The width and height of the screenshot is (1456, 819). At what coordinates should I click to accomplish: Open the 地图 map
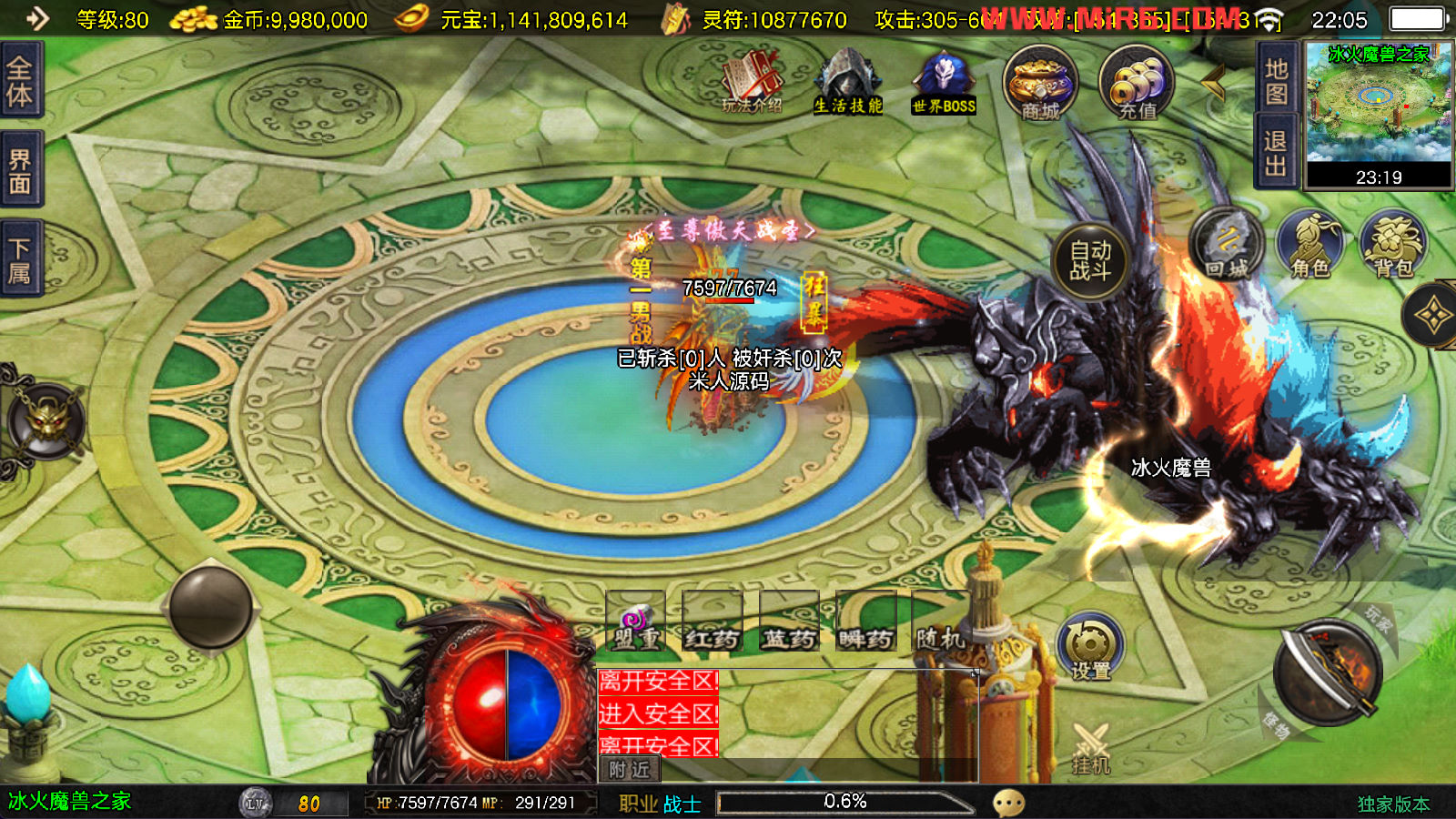click(1276, 81)
